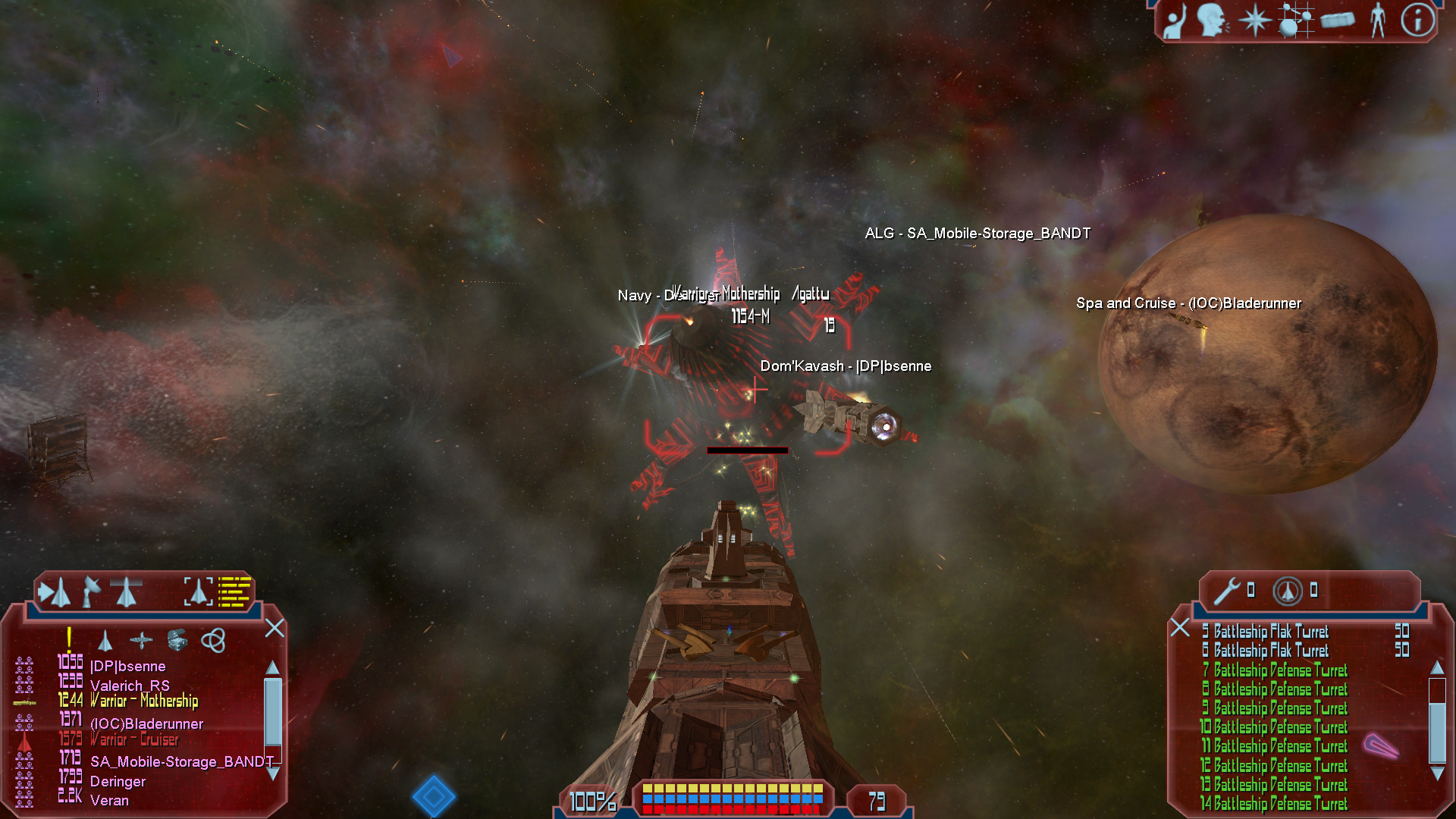Select Veran in the contact list

pos(109,801)
